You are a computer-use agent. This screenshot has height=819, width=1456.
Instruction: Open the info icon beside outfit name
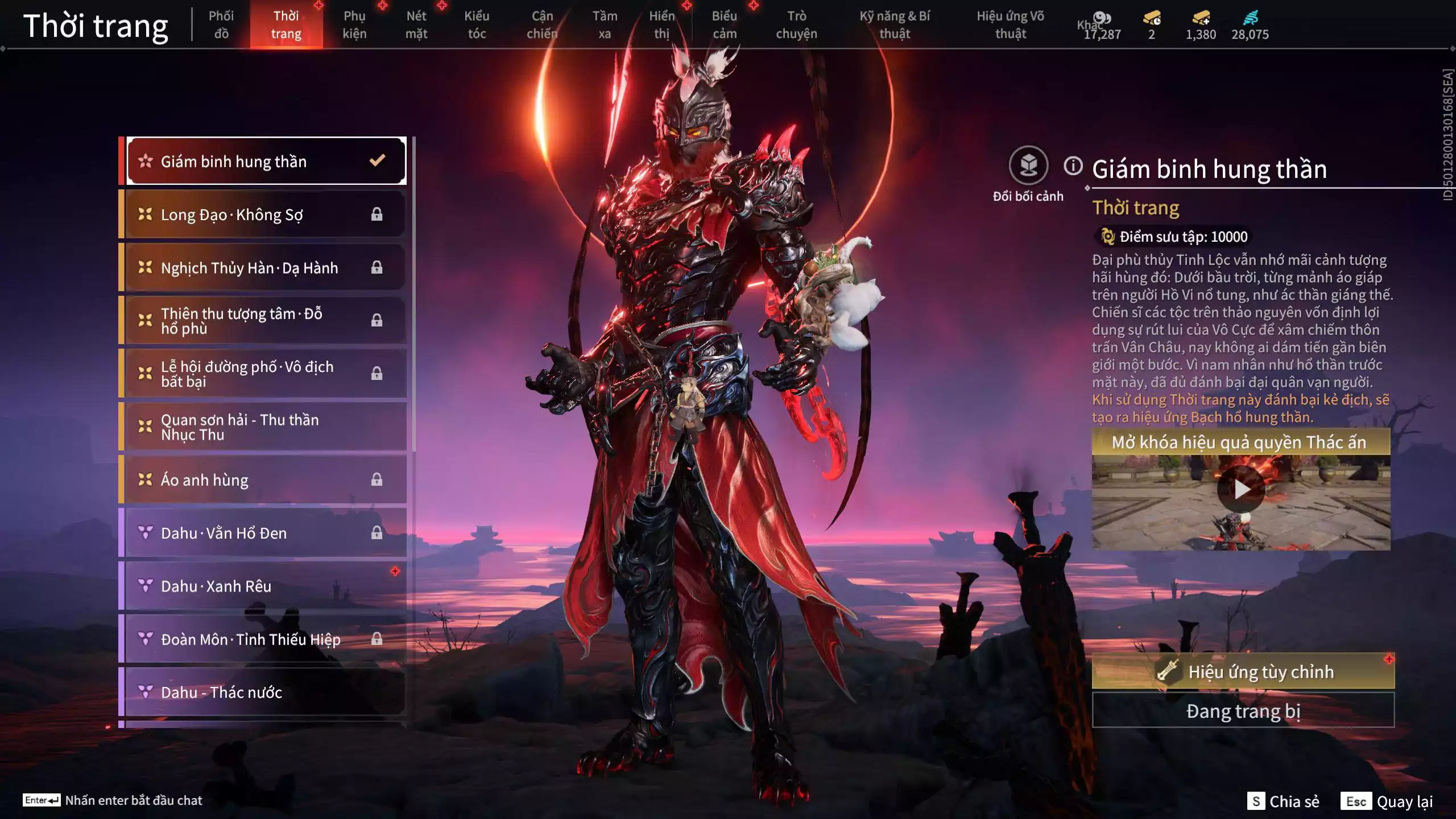click(x=1073, y=166)
